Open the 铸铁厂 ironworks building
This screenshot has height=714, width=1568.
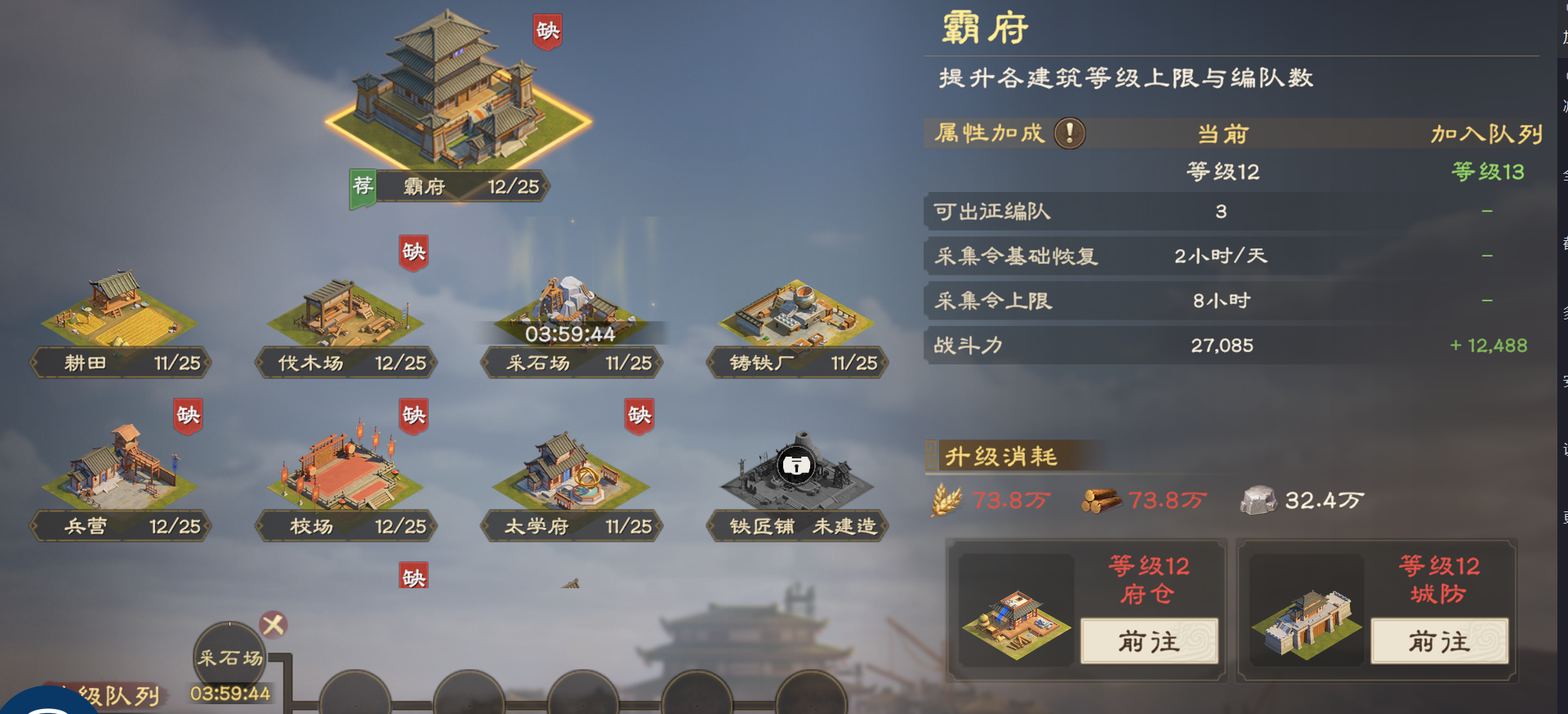click(x=796, y=315)
